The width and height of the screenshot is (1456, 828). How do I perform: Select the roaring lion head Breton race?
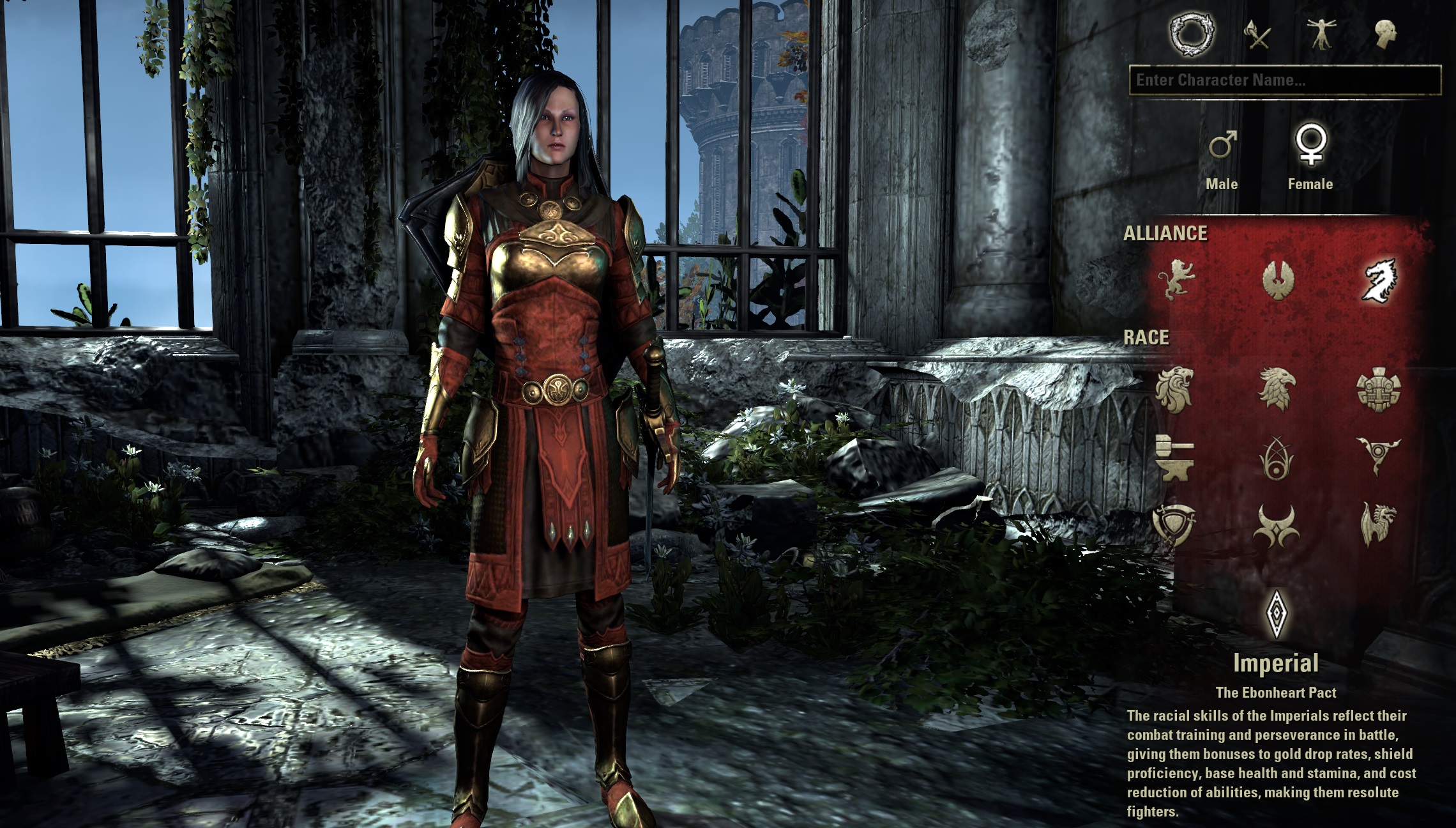click(x=1174, y=389)
